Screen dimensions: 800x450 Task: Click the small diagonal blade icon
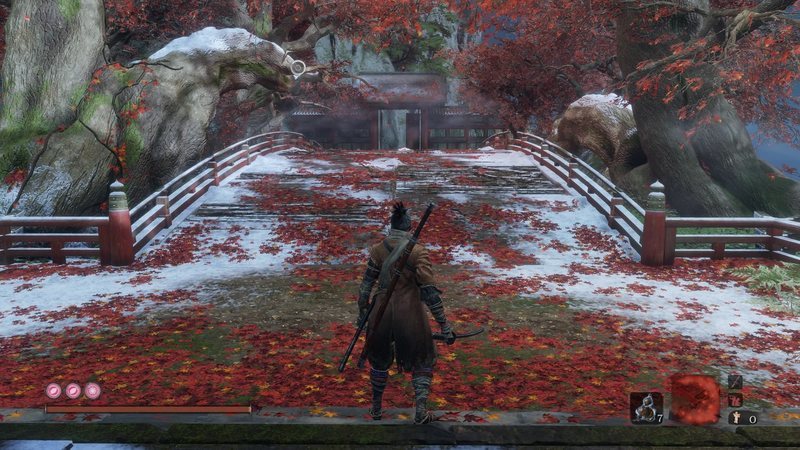pos(736,382)
